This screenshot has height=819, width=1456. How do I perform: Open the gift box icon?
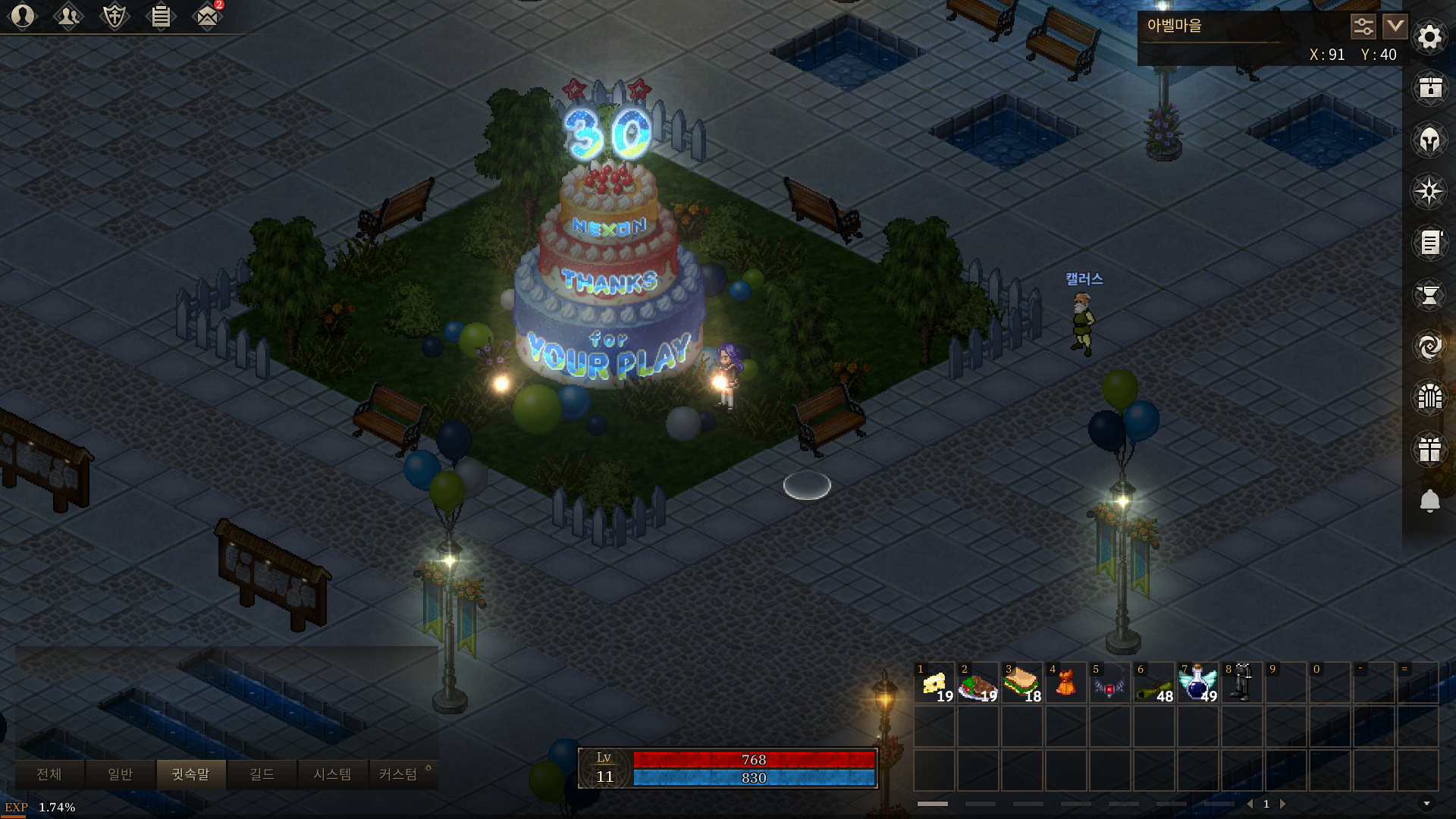pyautogui.click(x=1429, y=449)
